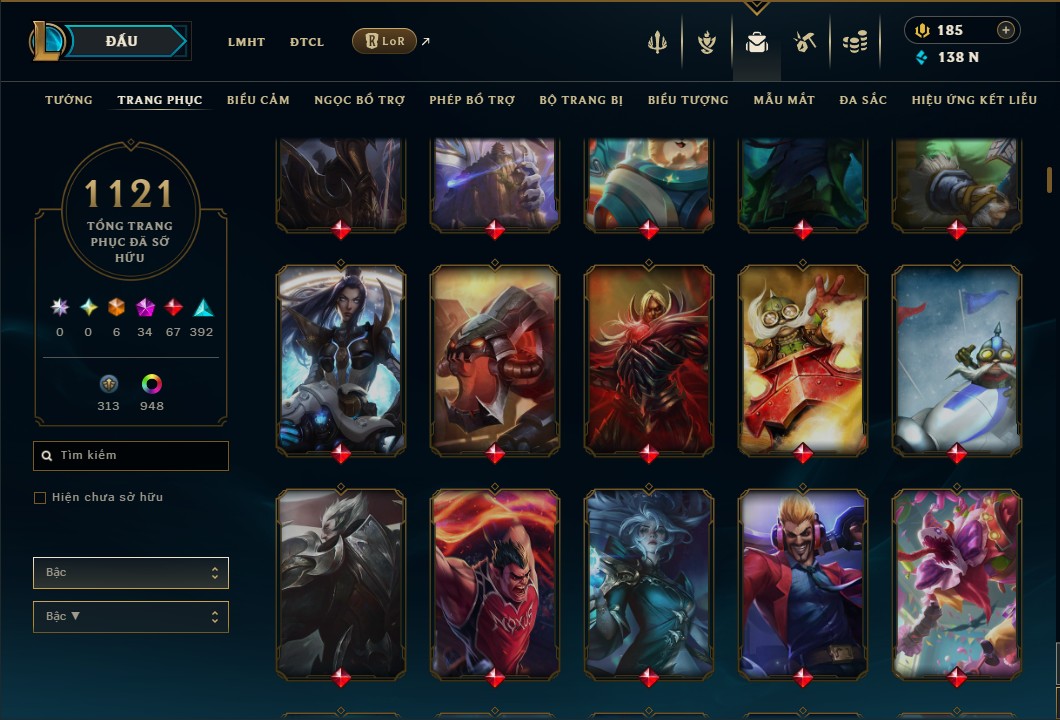Image resolution: width=1060 pixels, height=720 pixels.
Task: Open the BIỂU CẢM emotes tab
Action: click(258, 100)
